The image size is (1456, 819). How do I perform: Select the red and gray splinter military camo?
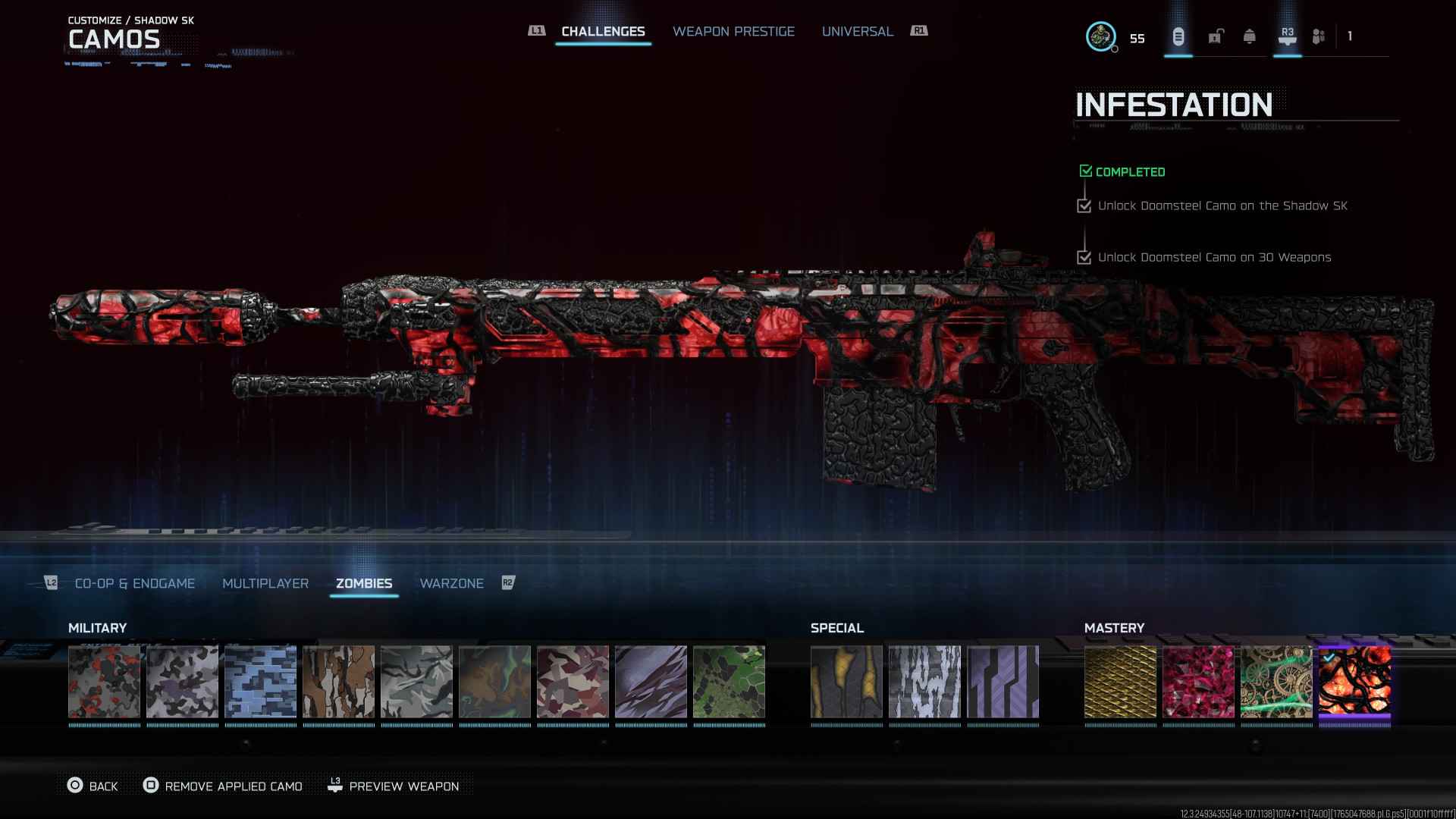click(x=104, y=682)
